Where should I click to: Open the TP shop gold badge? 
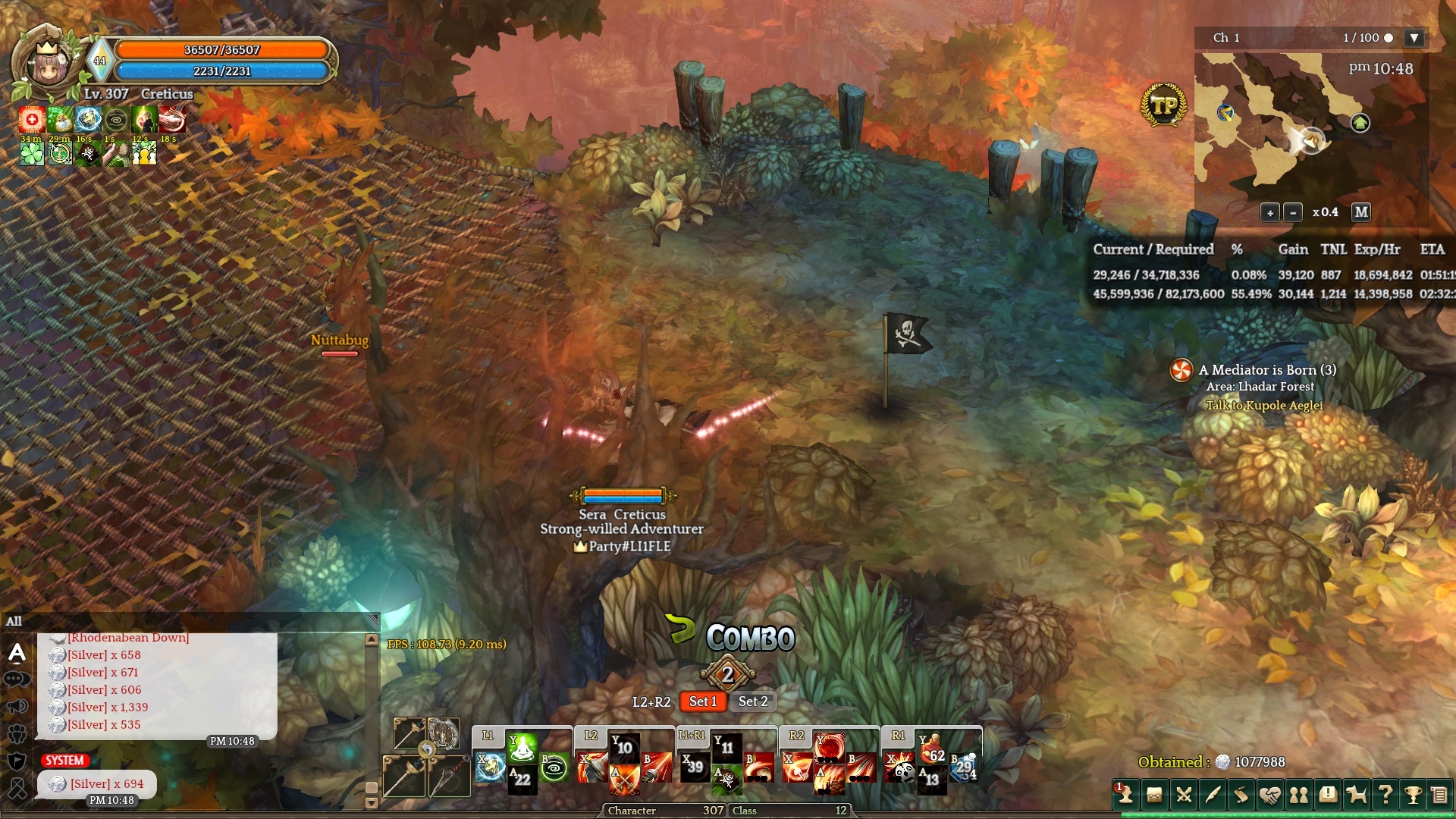(x=1163, y=105)
